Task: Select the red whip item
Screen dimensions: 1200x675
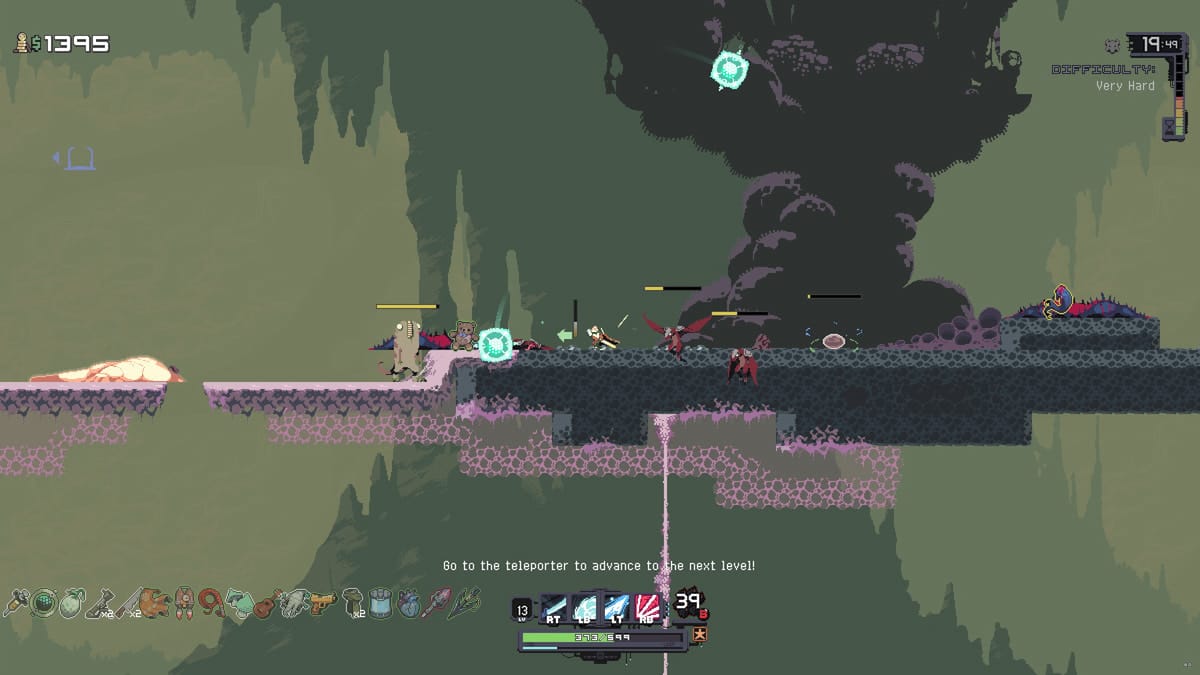Action: point(211,603)
